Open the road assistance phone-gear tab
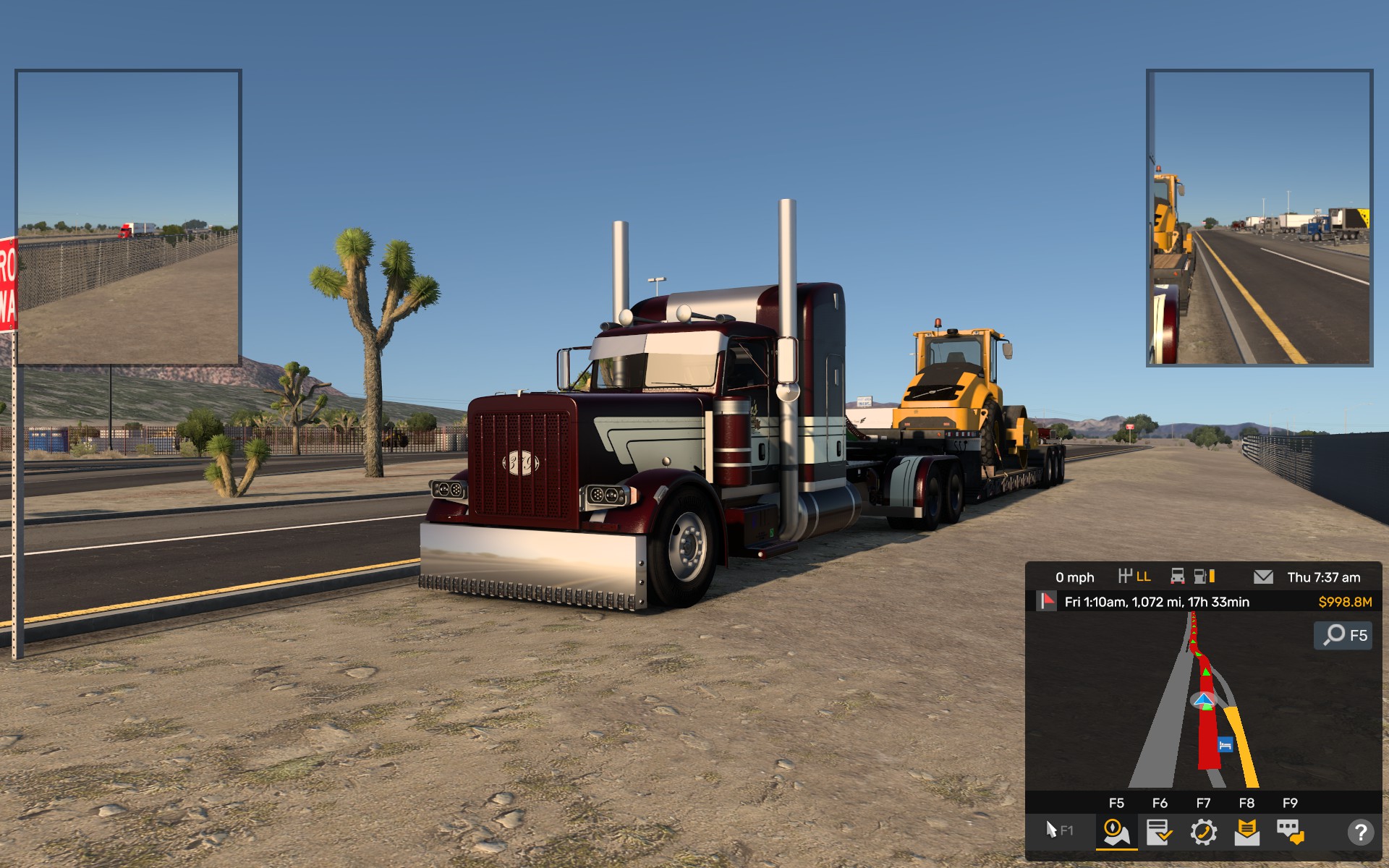This screenshot has height=868, width=1389. point(1203,832)
